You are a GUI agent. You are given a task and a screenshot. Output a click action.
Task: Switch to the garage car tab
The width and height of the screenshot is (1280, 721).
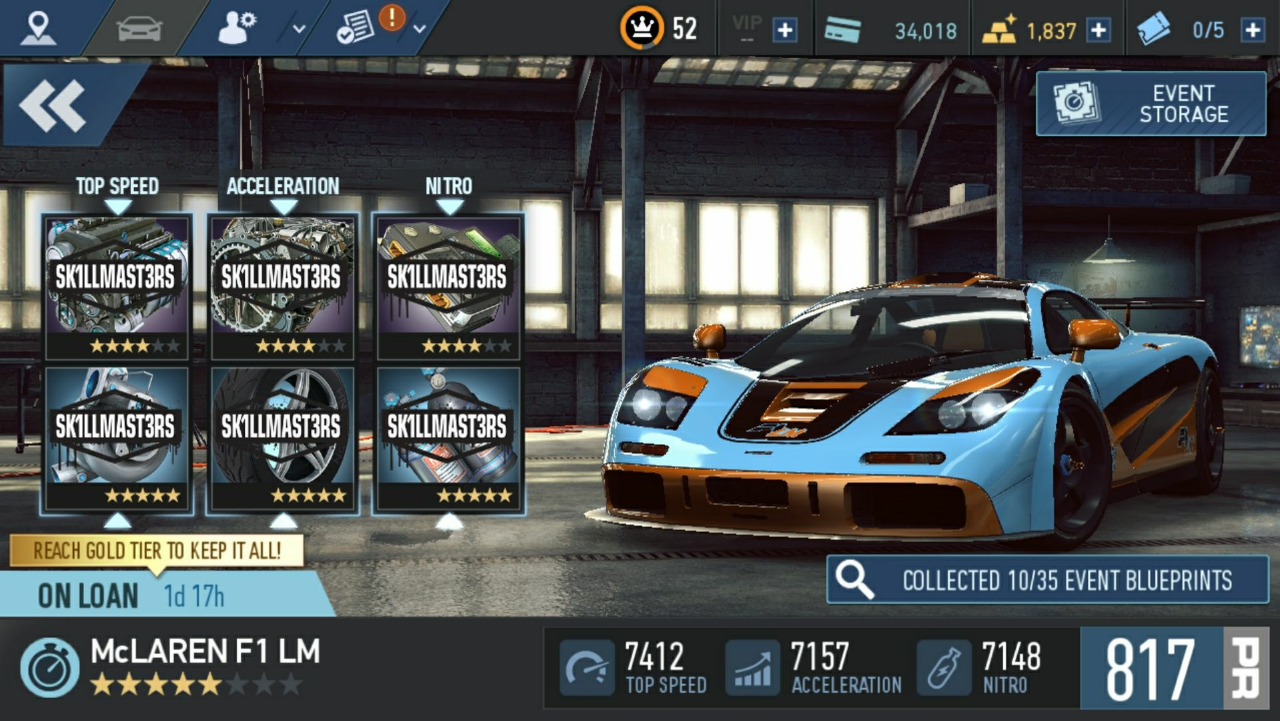(139, 28)
